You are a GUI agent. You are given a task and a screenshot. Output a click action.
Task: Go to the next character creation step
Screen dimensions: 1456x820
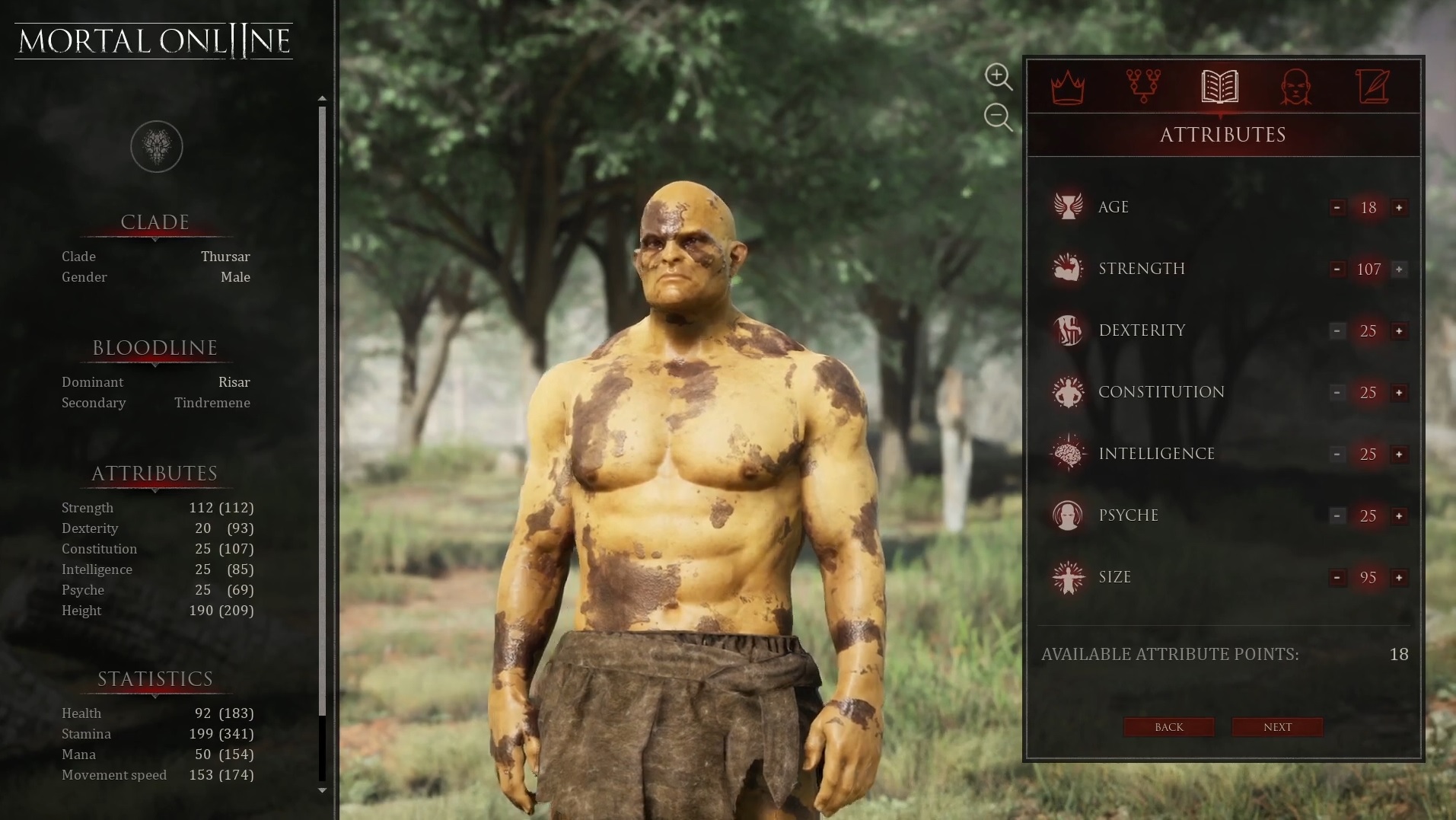(x=1276, y=727)
